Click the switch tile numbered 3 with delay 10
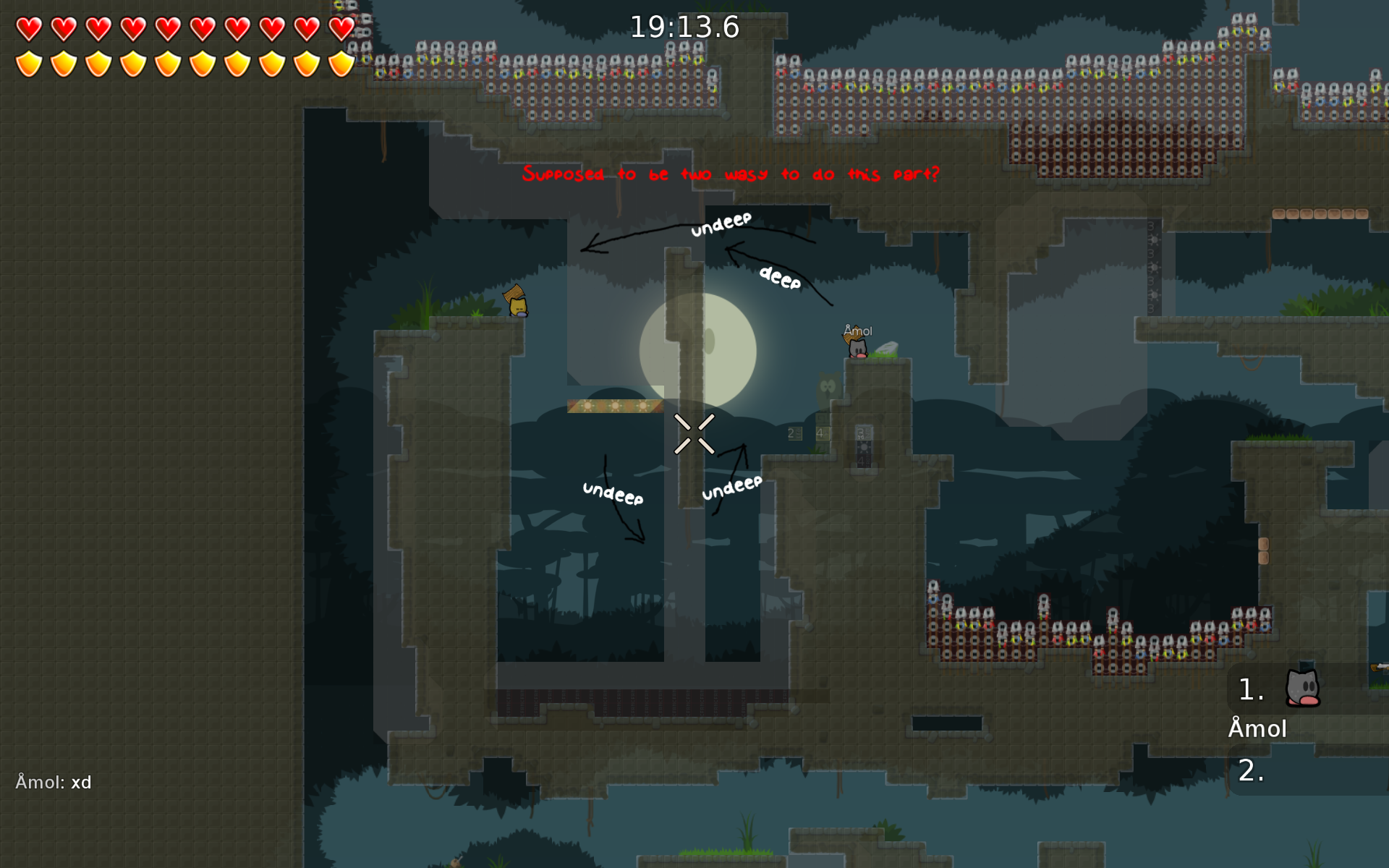This screenshot has height=868, width=1389. (863, 432)
